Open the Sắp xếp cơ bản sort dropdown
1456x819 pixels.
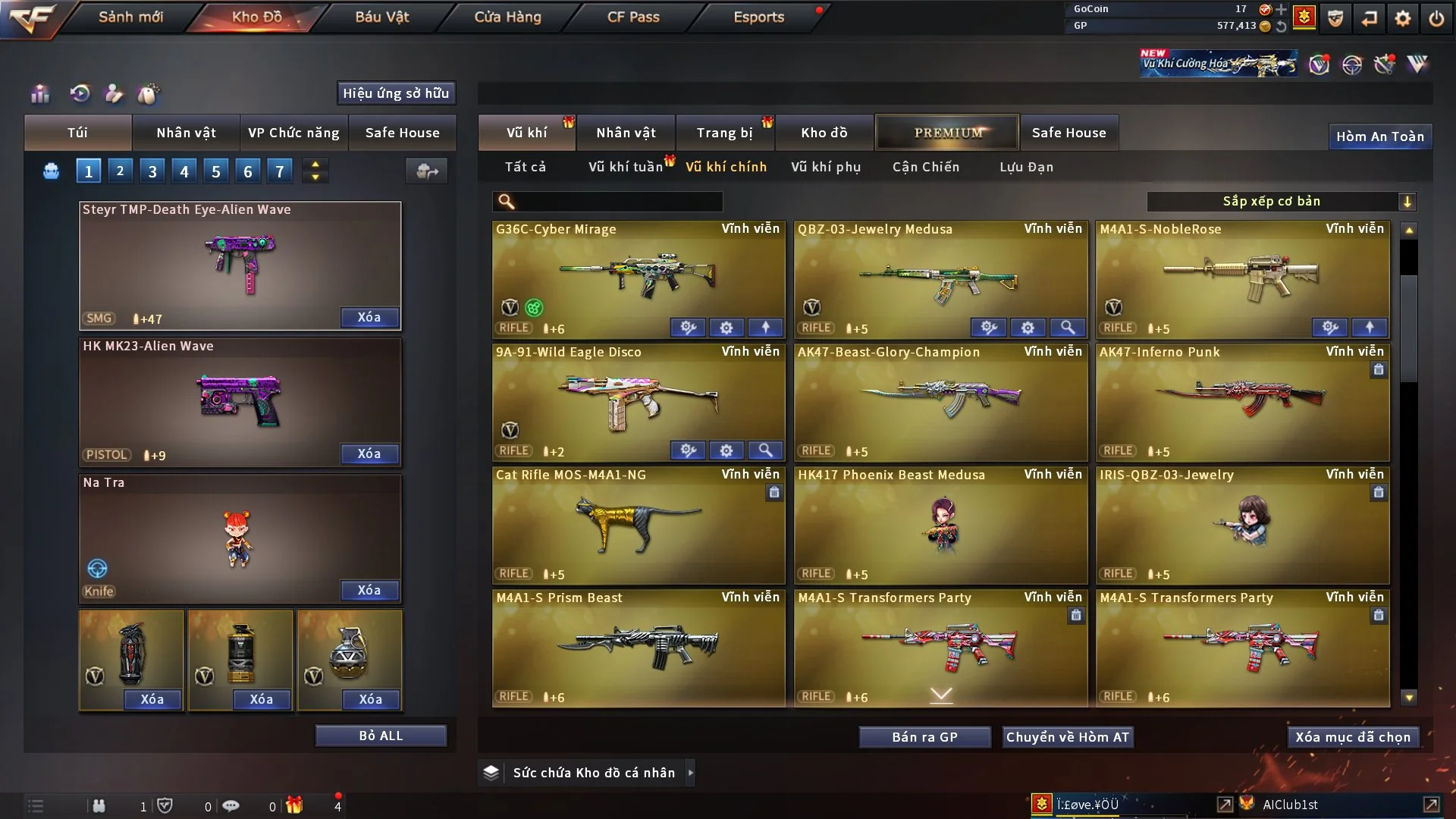click(x=1281, y=202)
